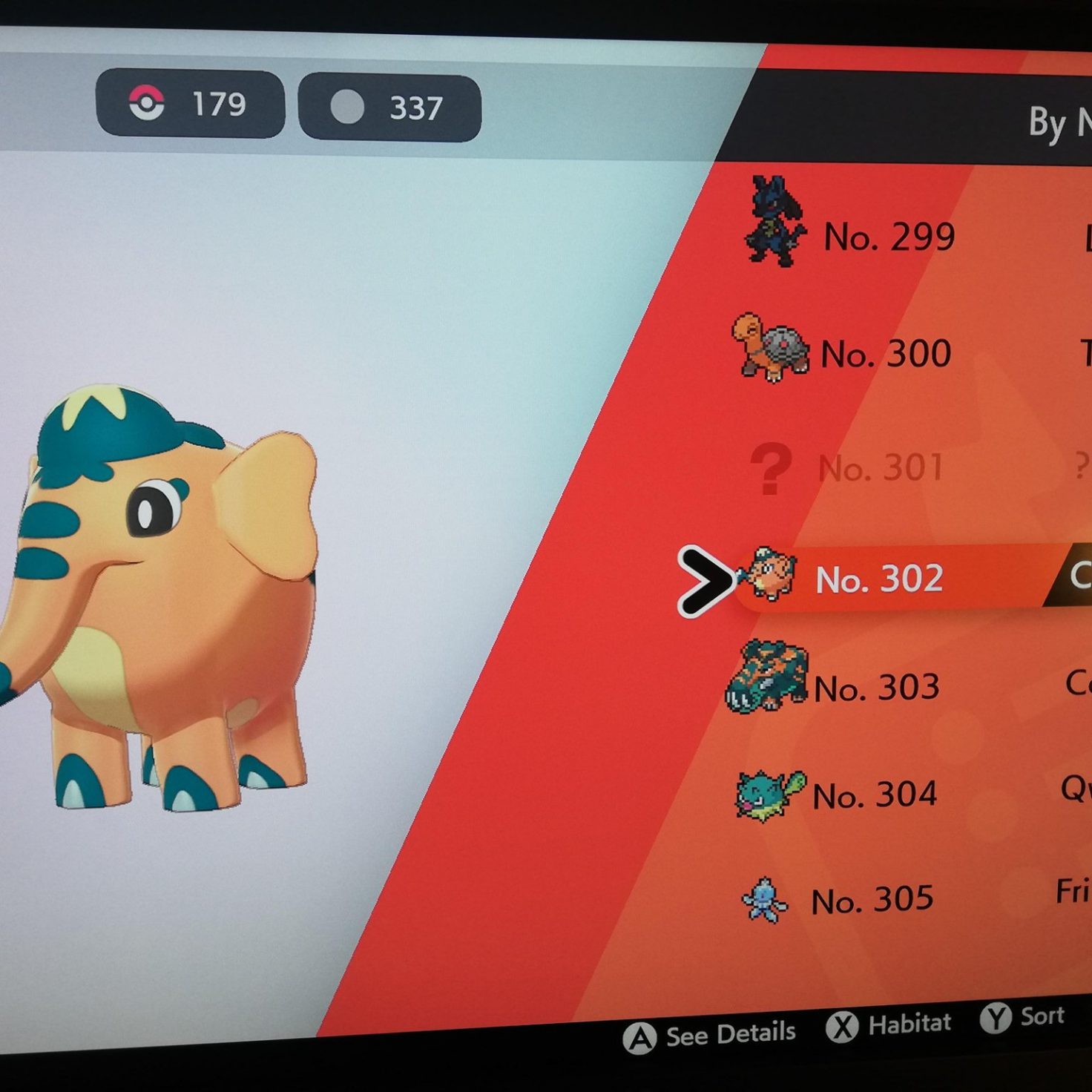The height and width of the screenshot is (1092, 1092).
Task: Select the No. 300 Torkoal entry
Action: click(x=885, y=353)
